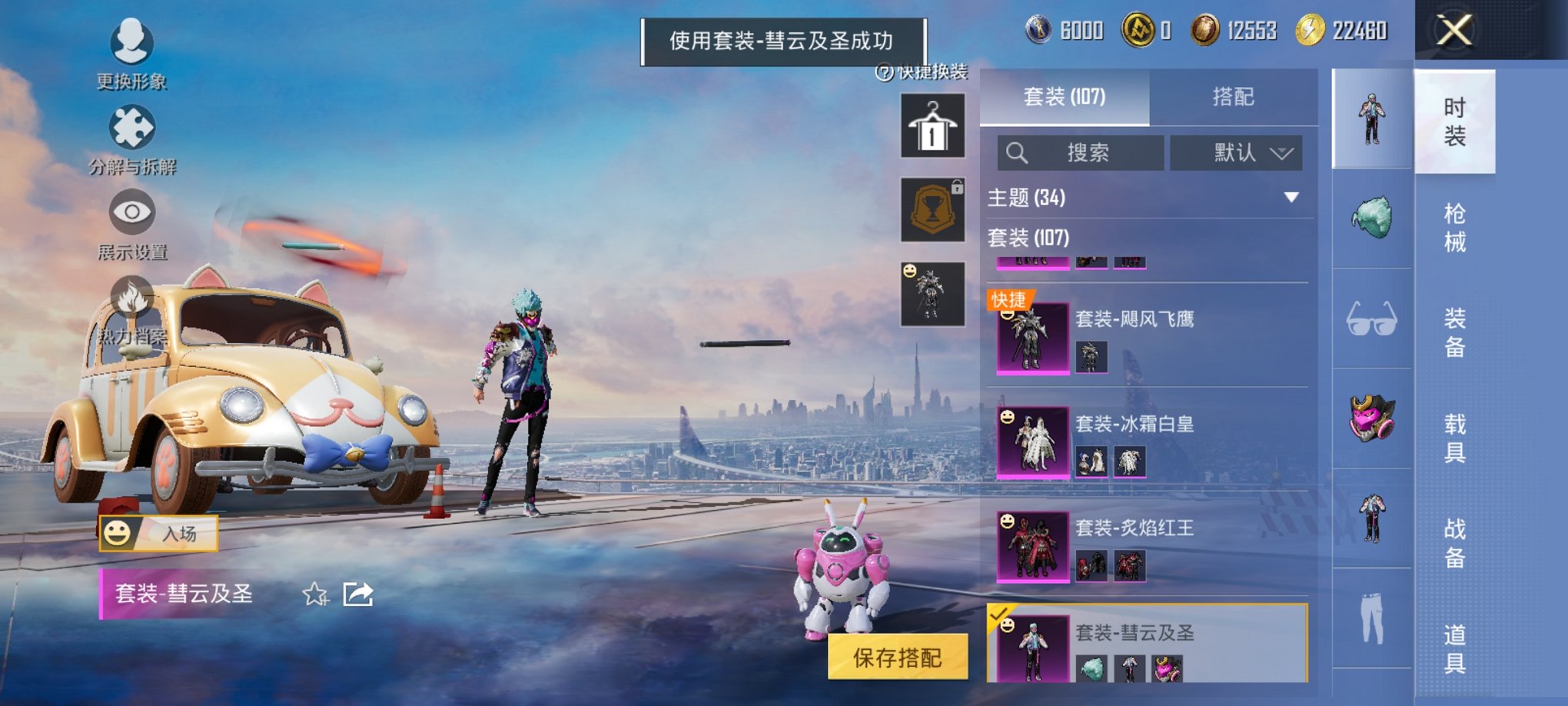This screenshot has height=706, width=1568.
Task: Click the hanger quick-outfit icon
Action: point(932,125)
